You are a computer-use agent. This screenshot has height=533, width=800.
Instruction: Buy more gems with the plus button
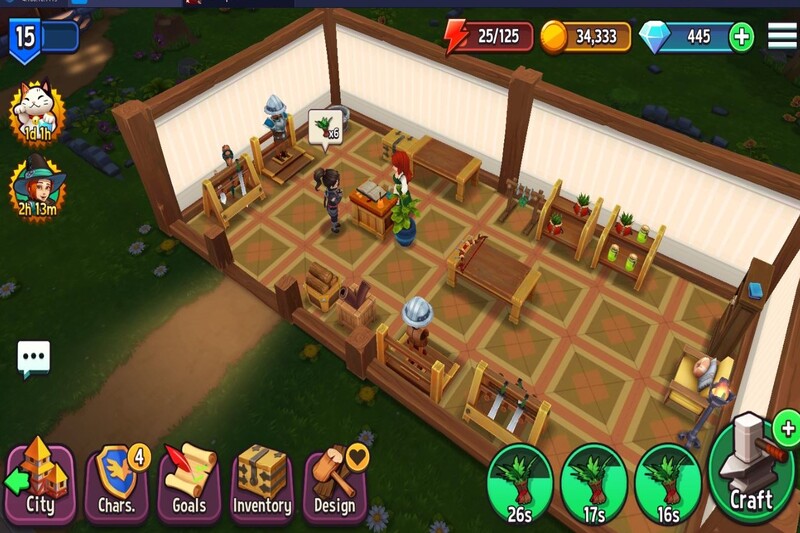741,37
